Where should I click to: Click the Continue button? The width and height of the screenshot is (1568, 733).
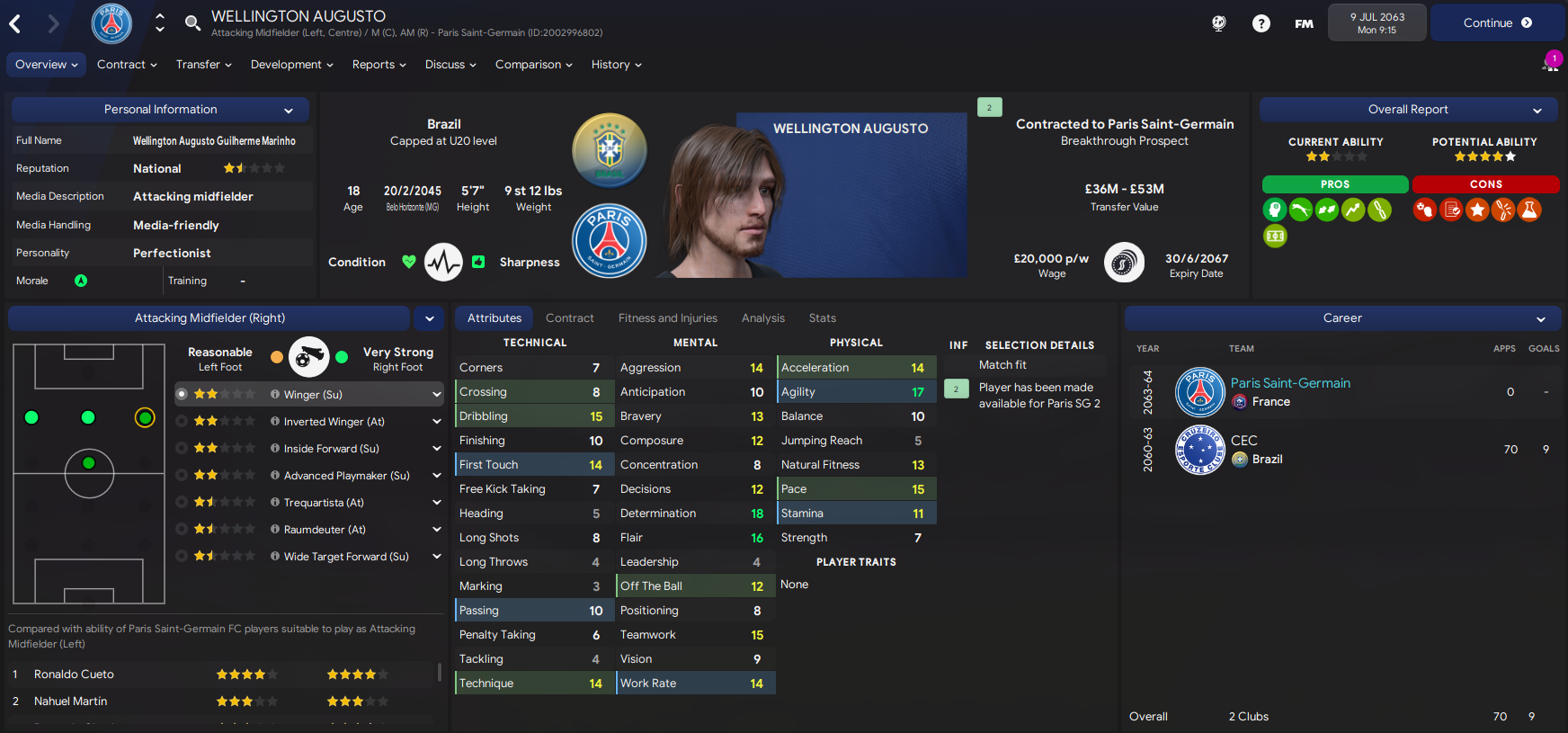[x=1497, y=23]
